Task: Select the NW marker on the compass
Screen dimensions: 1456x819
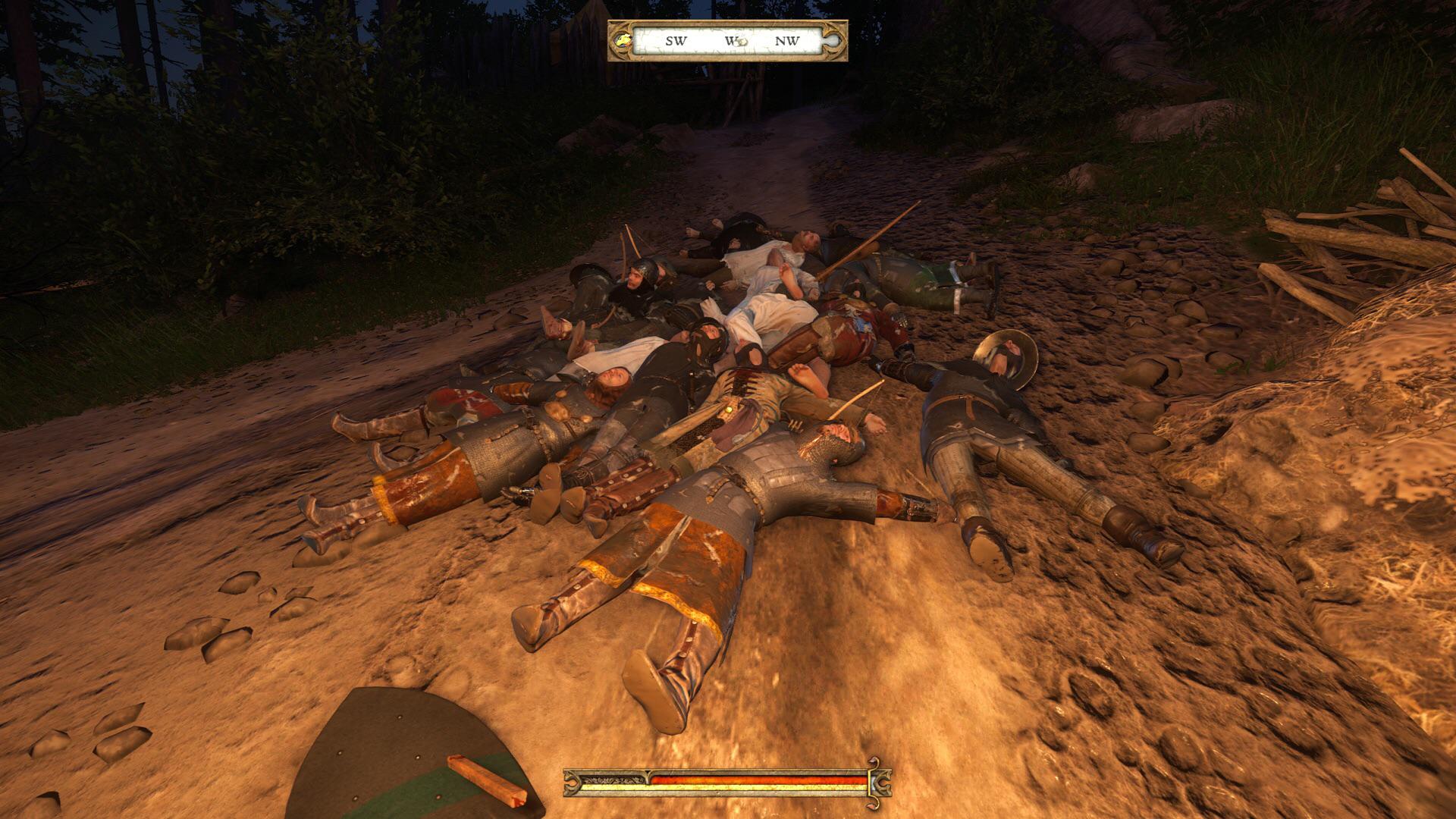Action: point(787,39)
